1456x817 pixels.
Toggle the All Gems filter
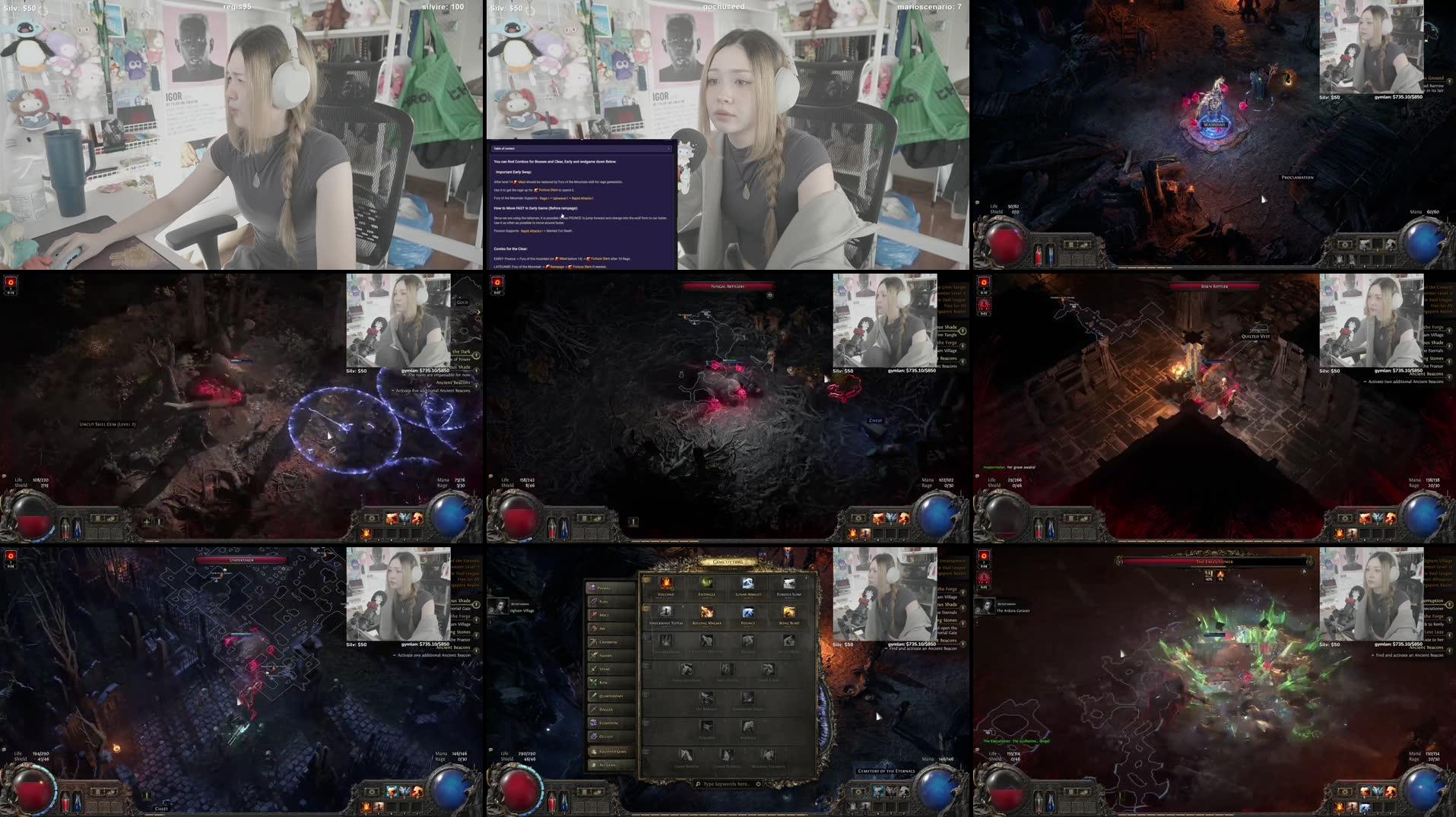pyautogui.click(x=611, y=765)
